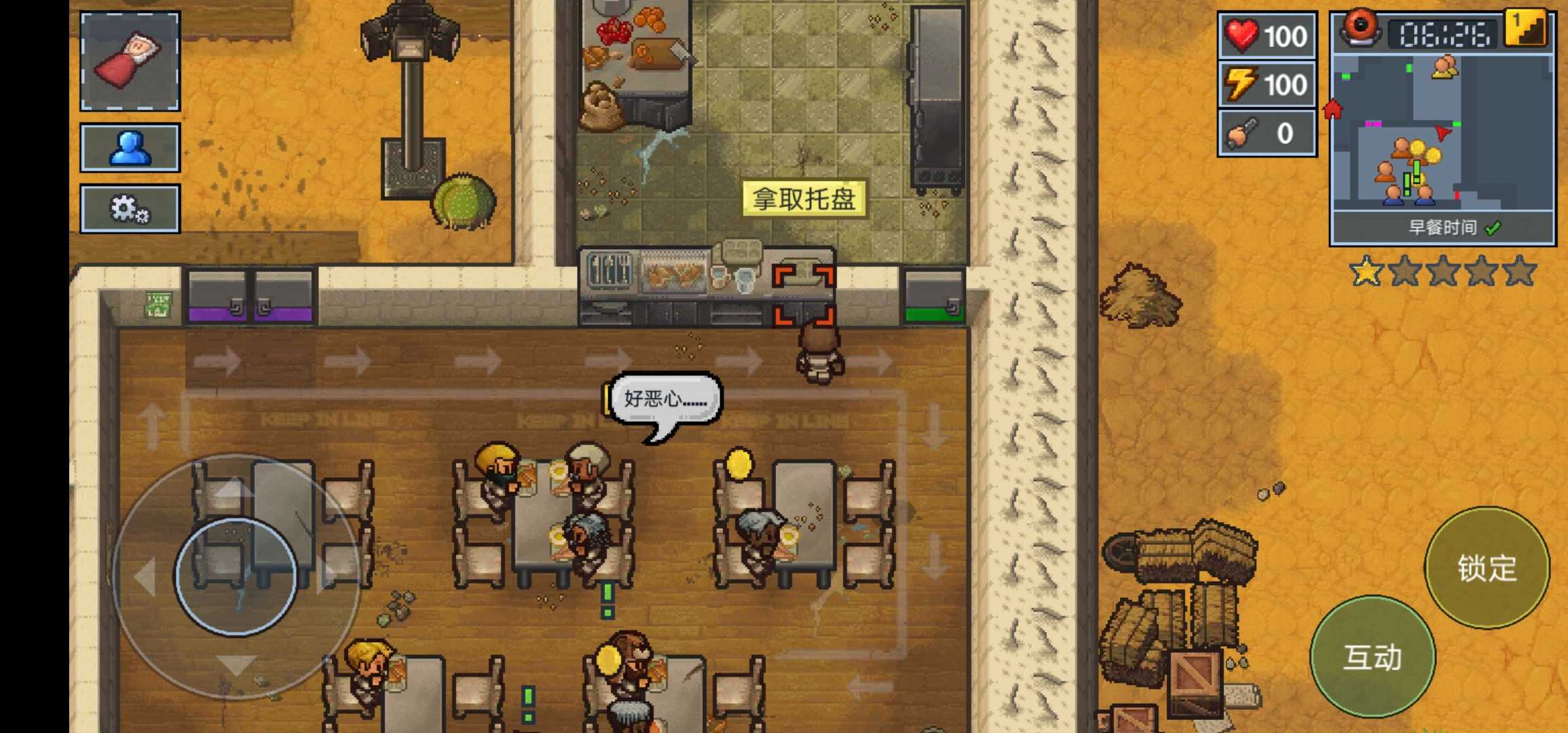Select the sleeping inmate item slot
The width and height of the screenshot is (1568, 733).
[x=130, y=61]
